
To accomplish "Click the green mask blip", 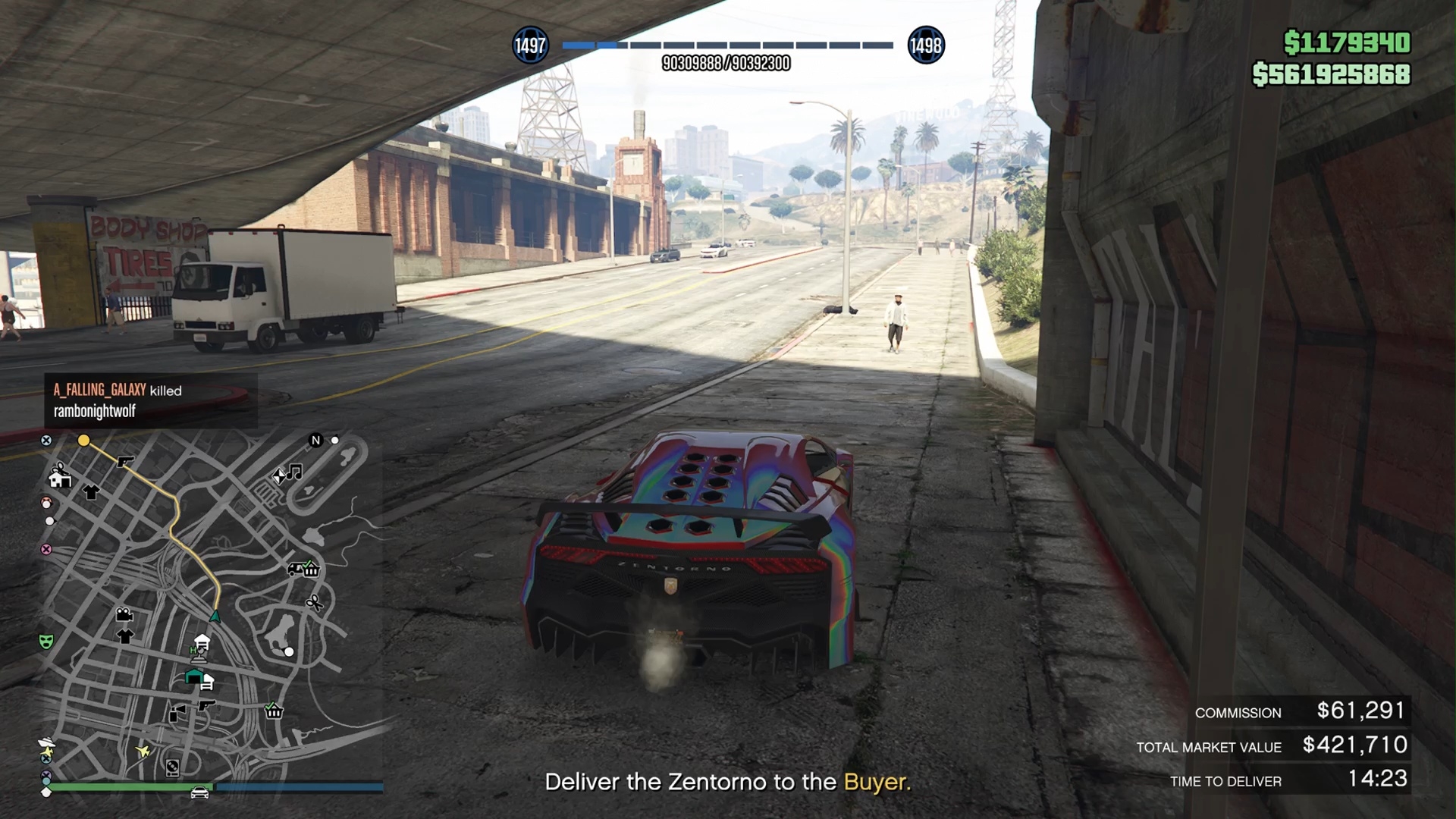I will [x=46, y=642].
